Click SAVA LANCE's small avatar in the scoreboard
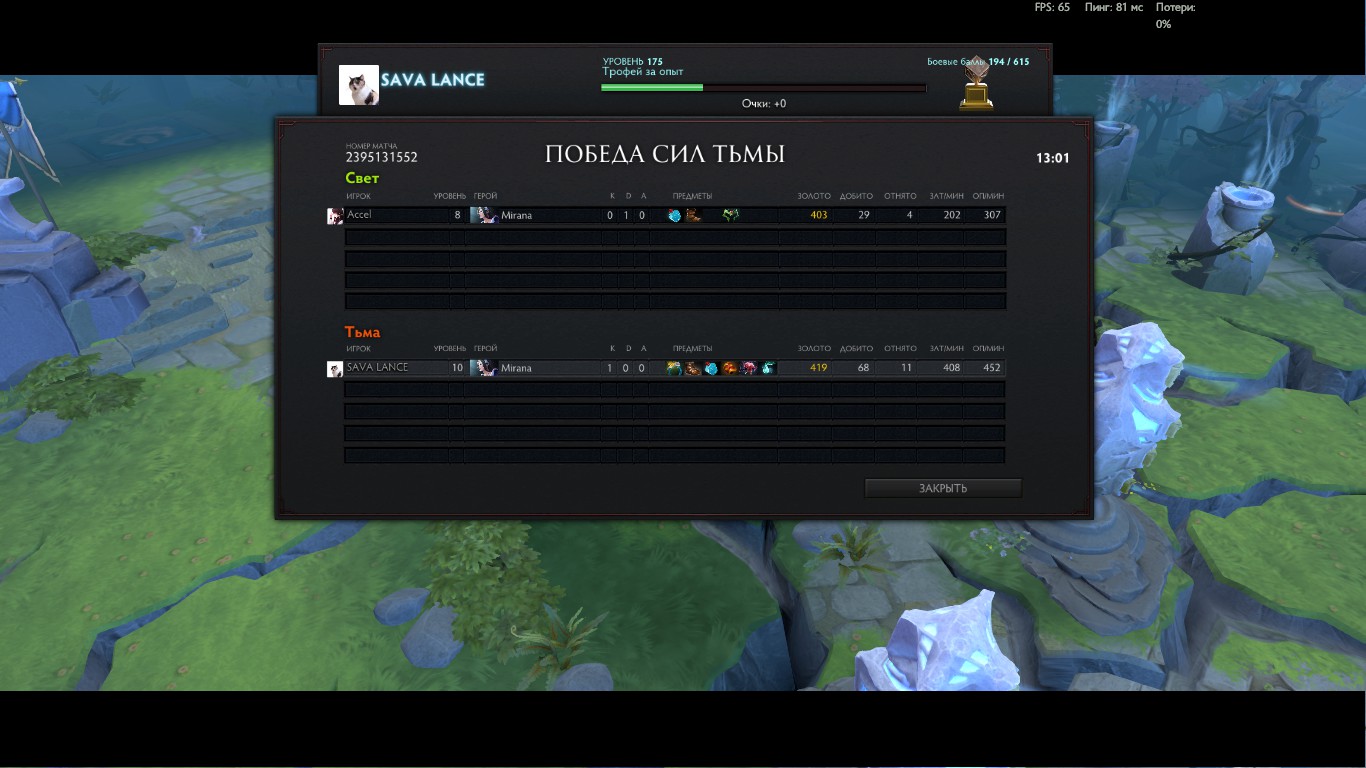Screen dimensions: 1366x768 pyautogui.click(x=335, y=369)
